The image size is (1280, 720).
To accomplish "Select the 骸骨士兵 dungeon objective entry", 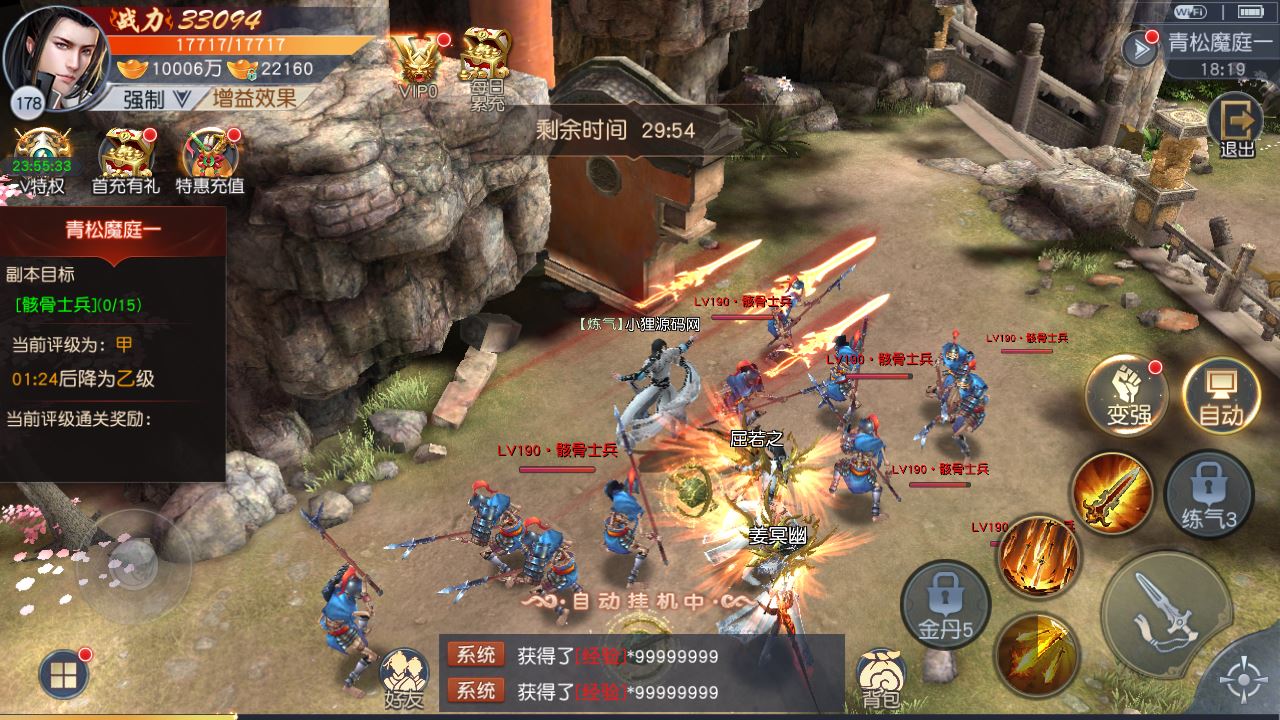I will click(x=78, y=304).
